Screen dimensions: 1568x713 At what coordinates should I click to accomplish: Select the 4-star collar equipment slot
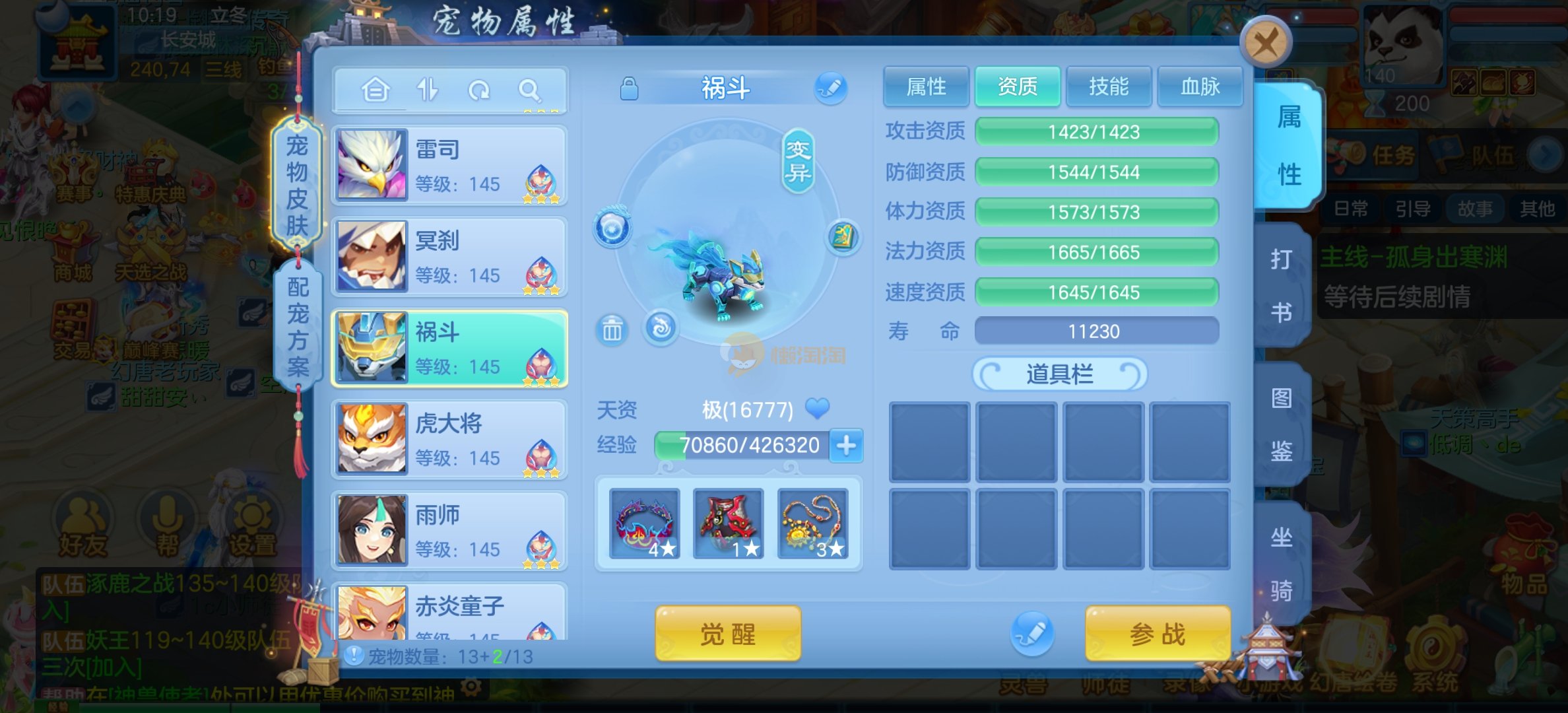pos(644,524)
